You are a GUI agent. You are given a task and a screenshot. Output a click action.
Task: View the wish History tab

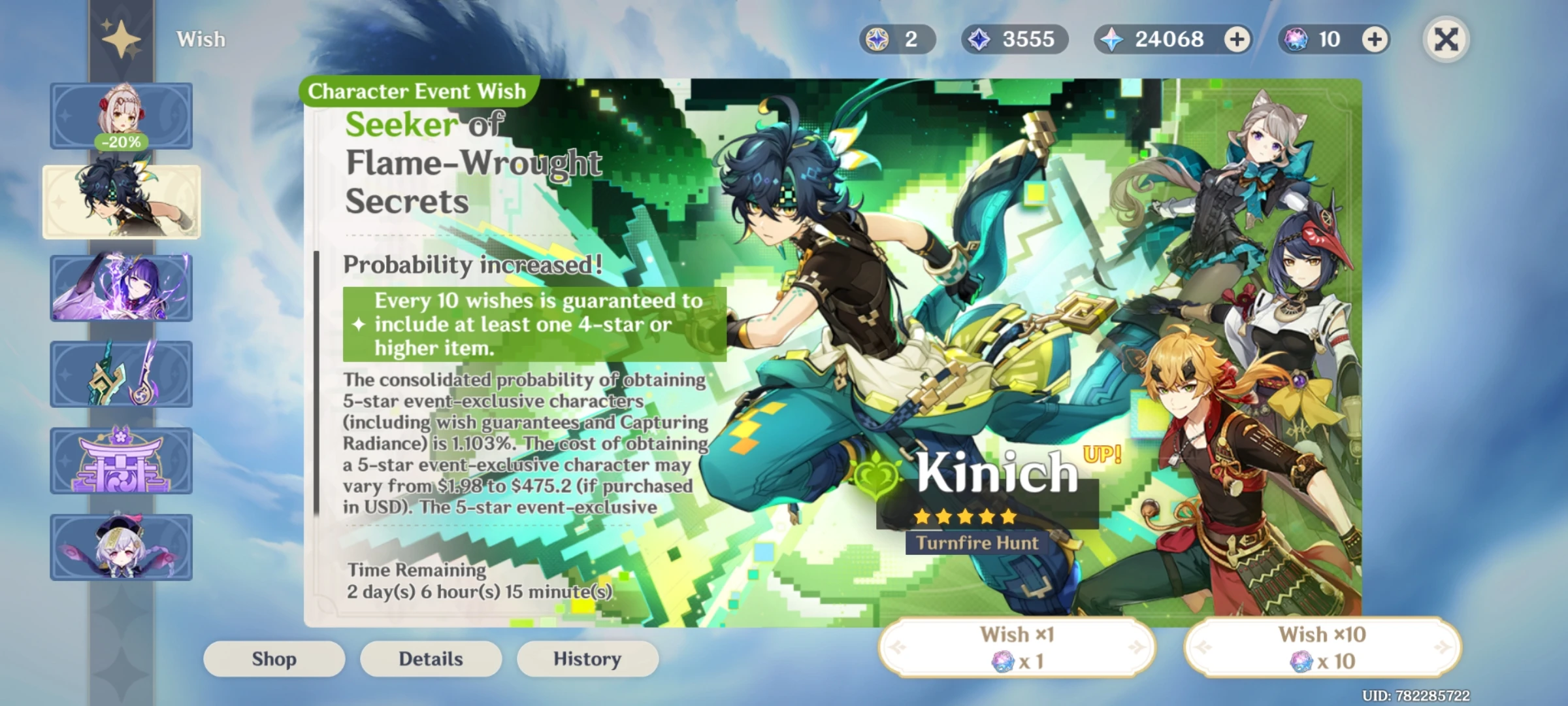[587, 659]
